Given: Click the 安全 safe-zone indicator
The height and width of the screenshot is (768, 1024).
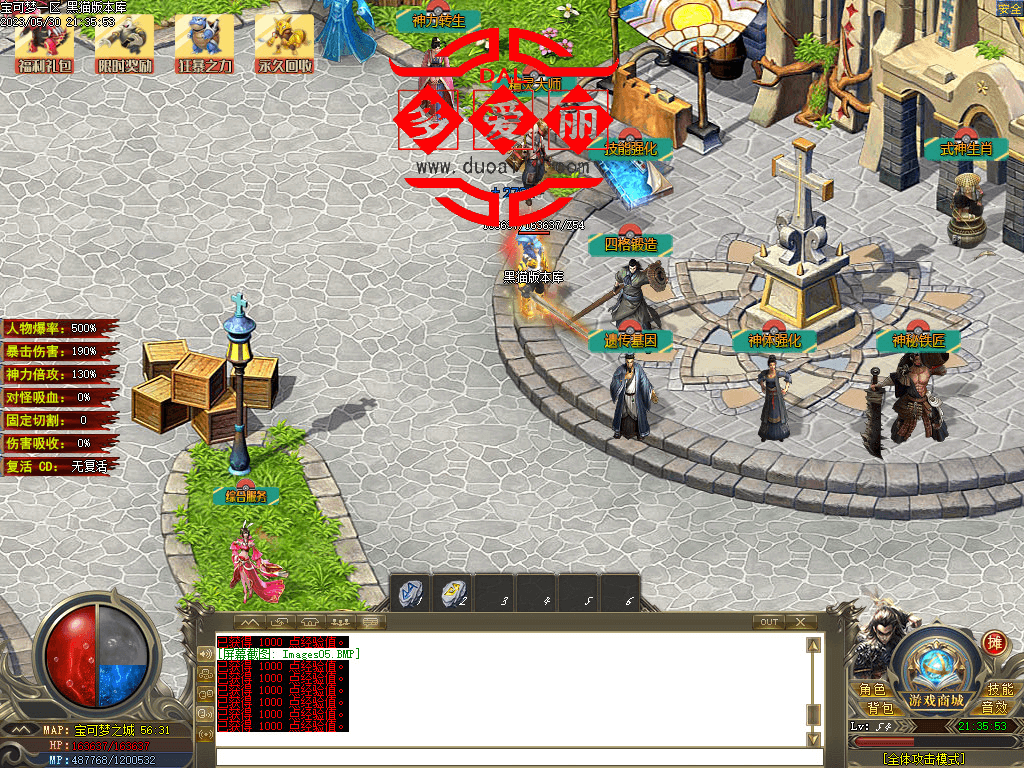Looking at the screenshot, I should click(1009, 9).
